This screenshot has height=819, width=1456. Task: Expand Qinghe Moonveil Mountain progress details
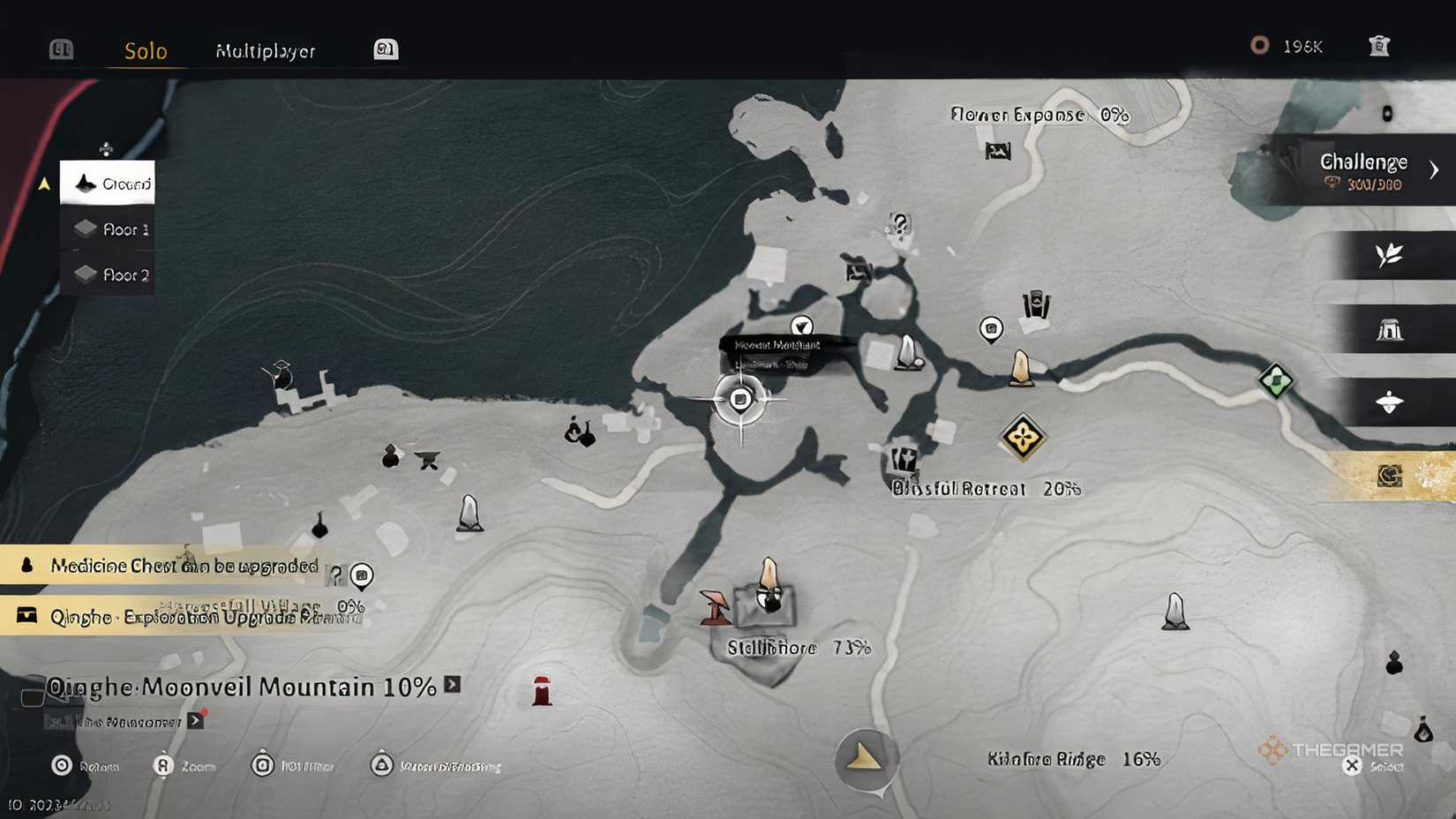coord(451,685)
